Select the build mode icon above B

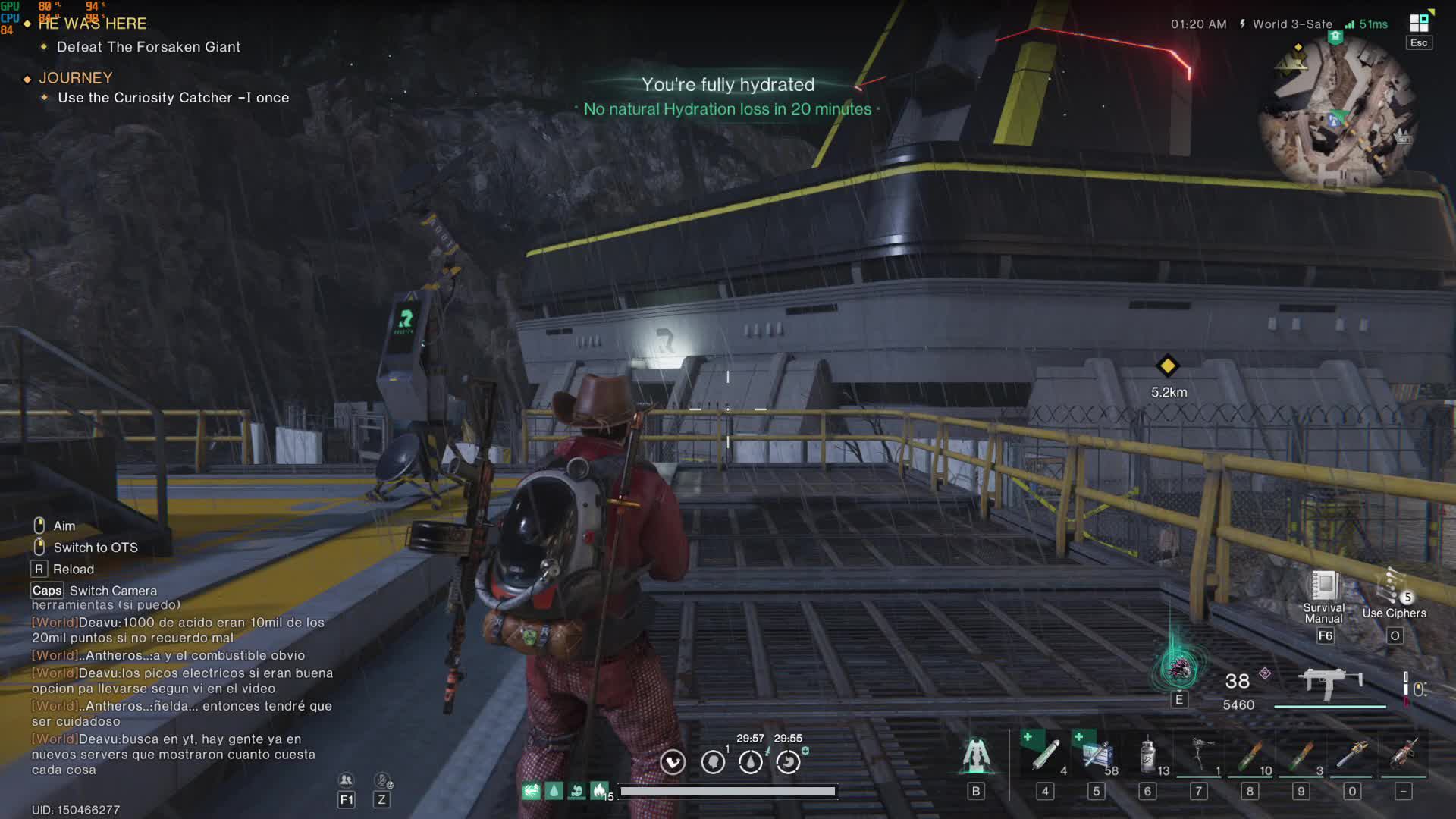tap(976, 755)
